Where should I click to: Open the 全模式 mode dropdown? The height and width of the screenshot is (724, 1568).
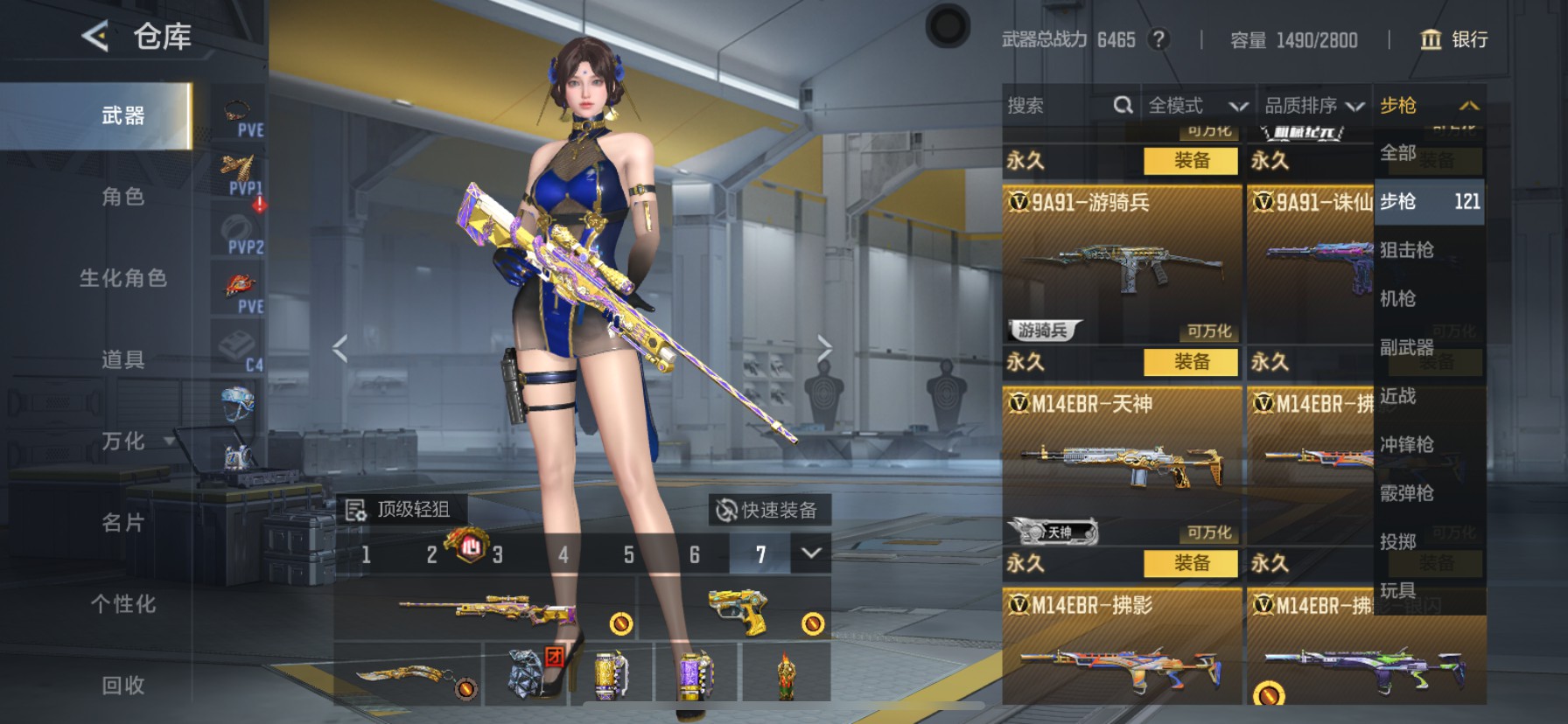[x=1197, y=105]
